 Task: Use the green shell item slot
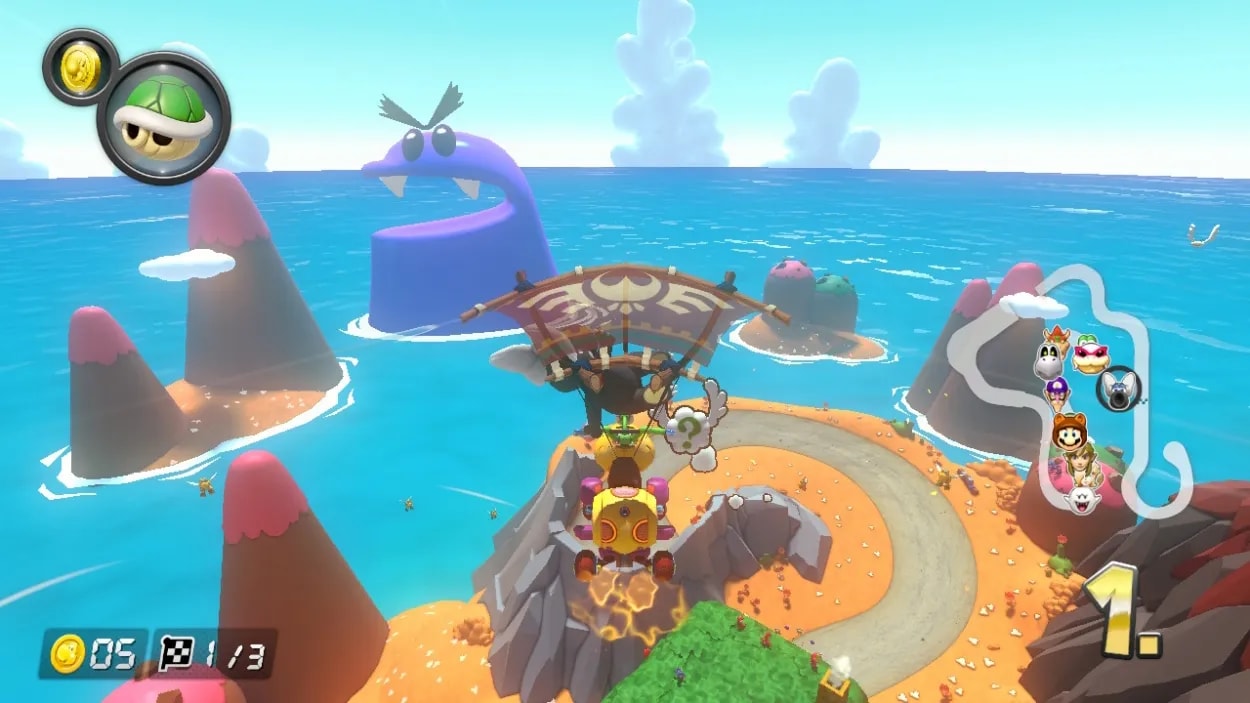[163, 119]
